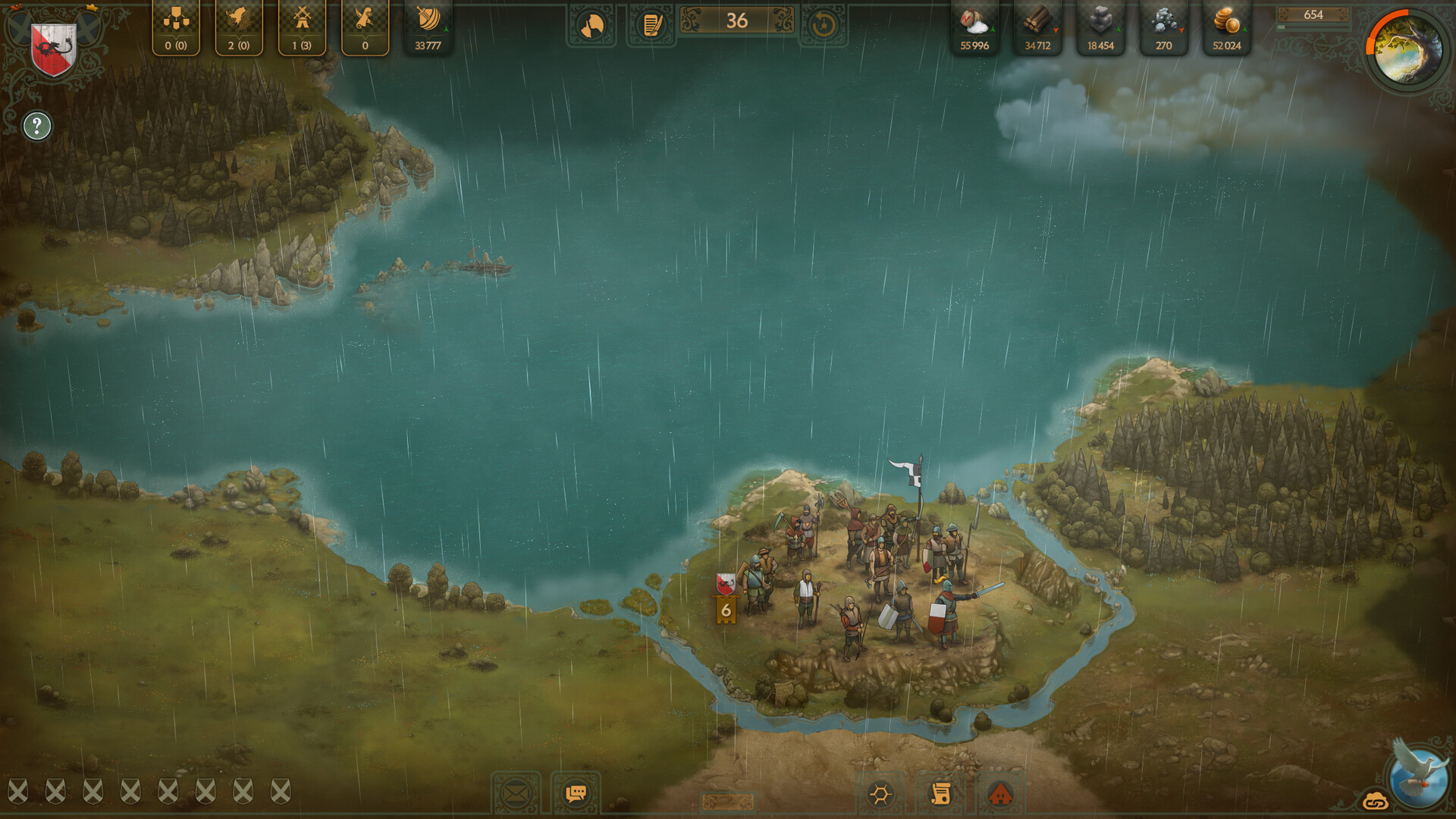Viewport: 1456px width, 819px height.
Task: Open the red house buildings button
Action: (1001, 795)
